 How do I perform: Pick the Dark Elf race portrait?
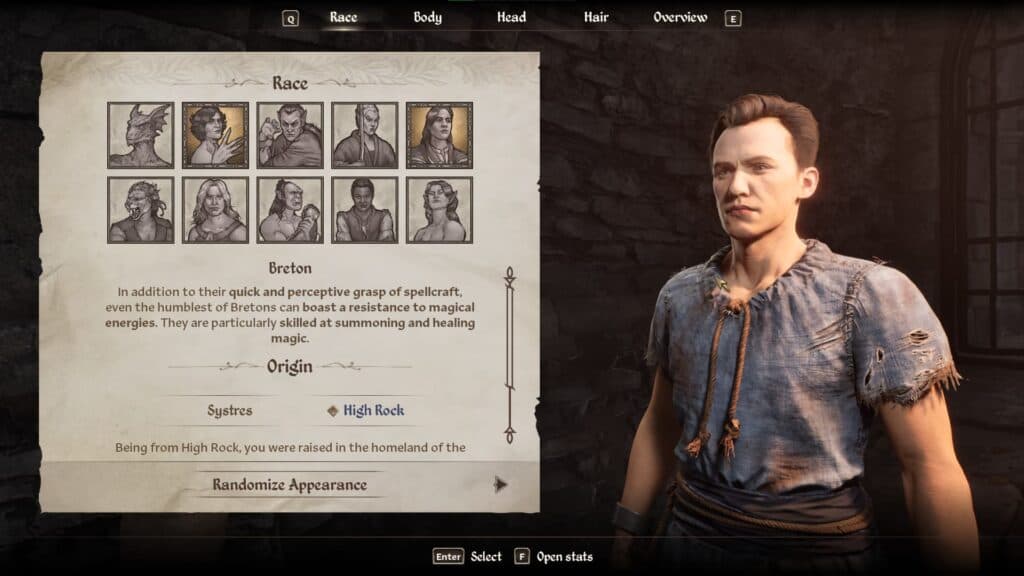(x=290, y=135)
